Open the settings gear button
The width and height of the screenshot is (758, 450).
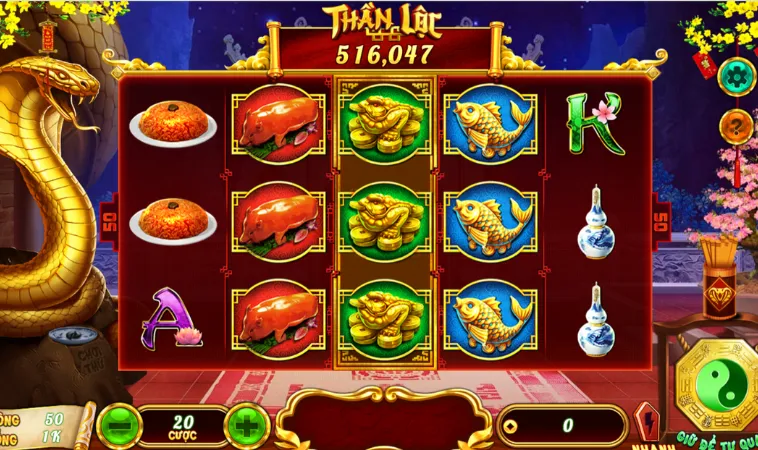[x=736, y=74]
